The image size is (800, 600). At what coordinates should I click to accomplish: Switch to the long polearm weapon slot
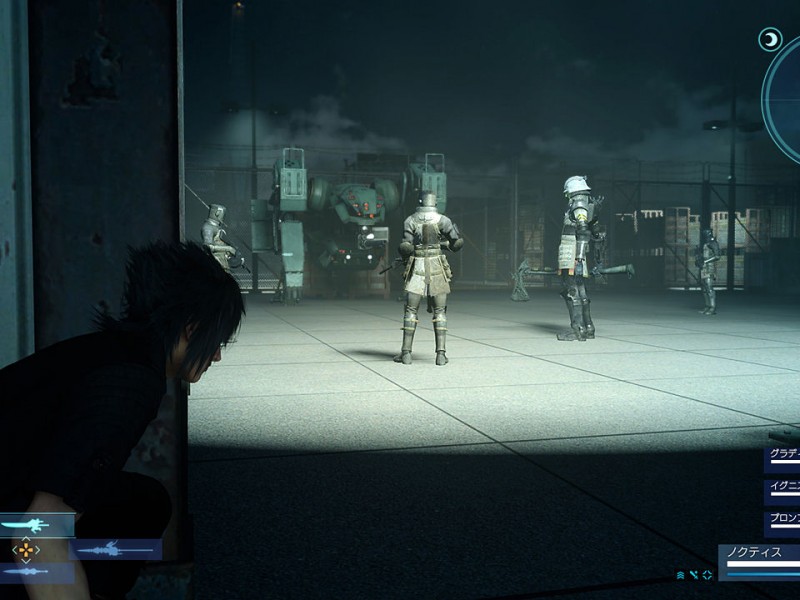click(117, 549)
